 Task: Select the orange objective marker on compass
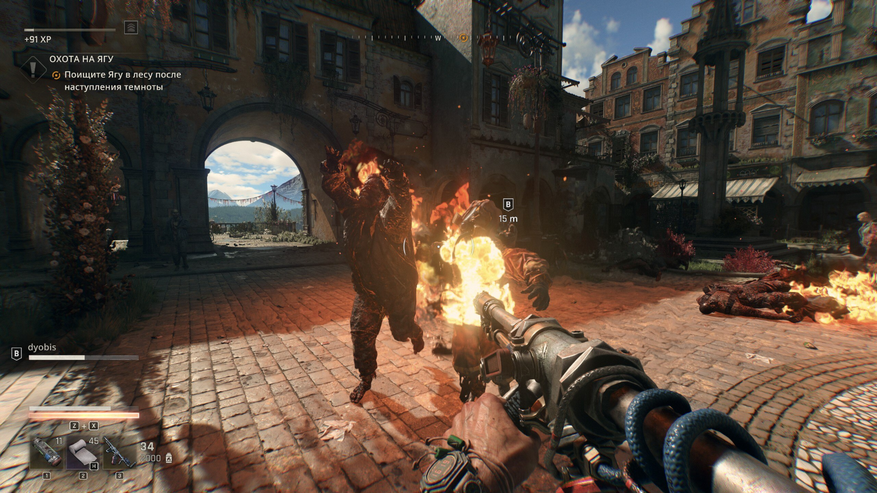click(462, 38)
